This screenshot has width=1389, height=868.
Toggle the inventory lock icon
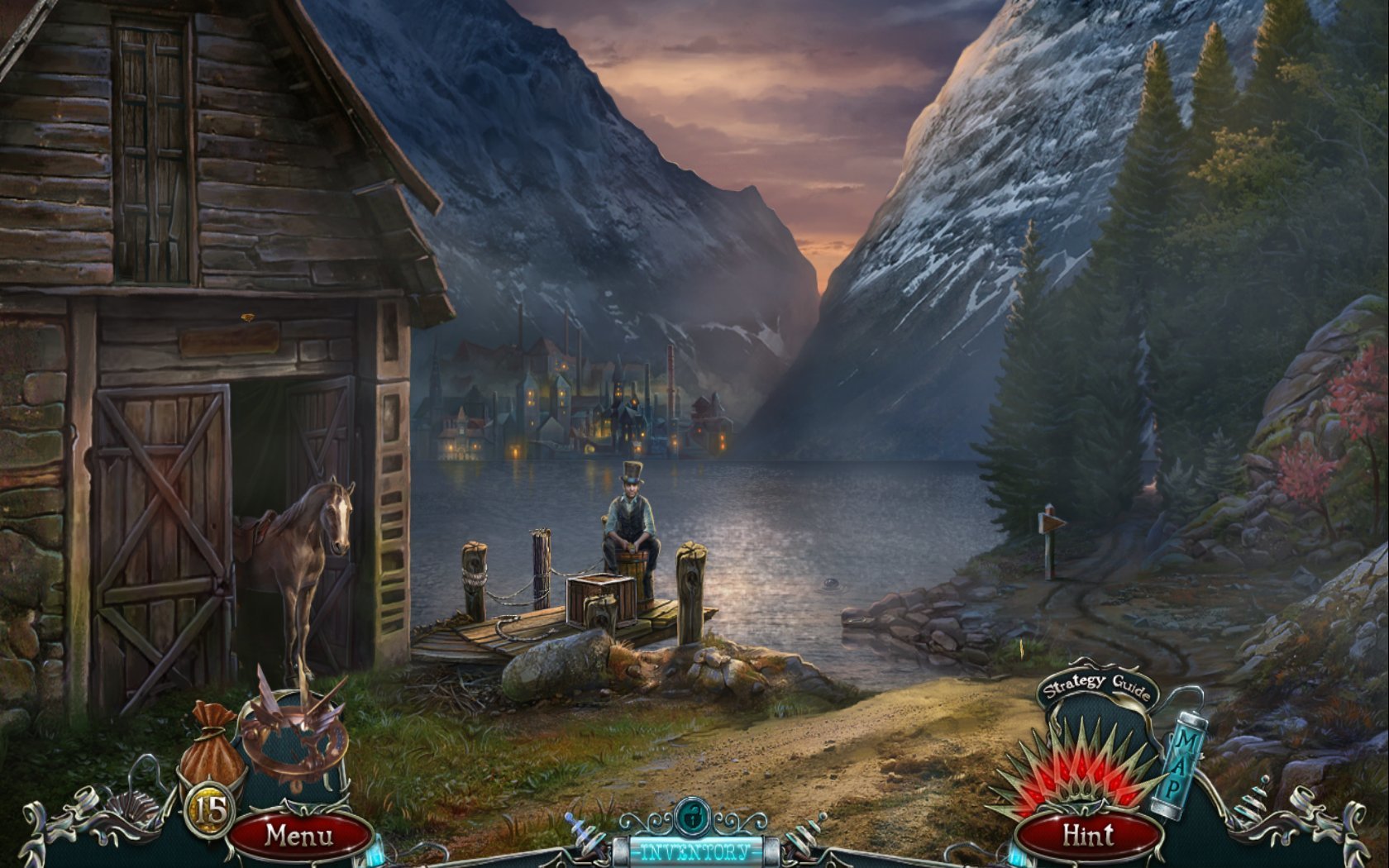(691, 818)
